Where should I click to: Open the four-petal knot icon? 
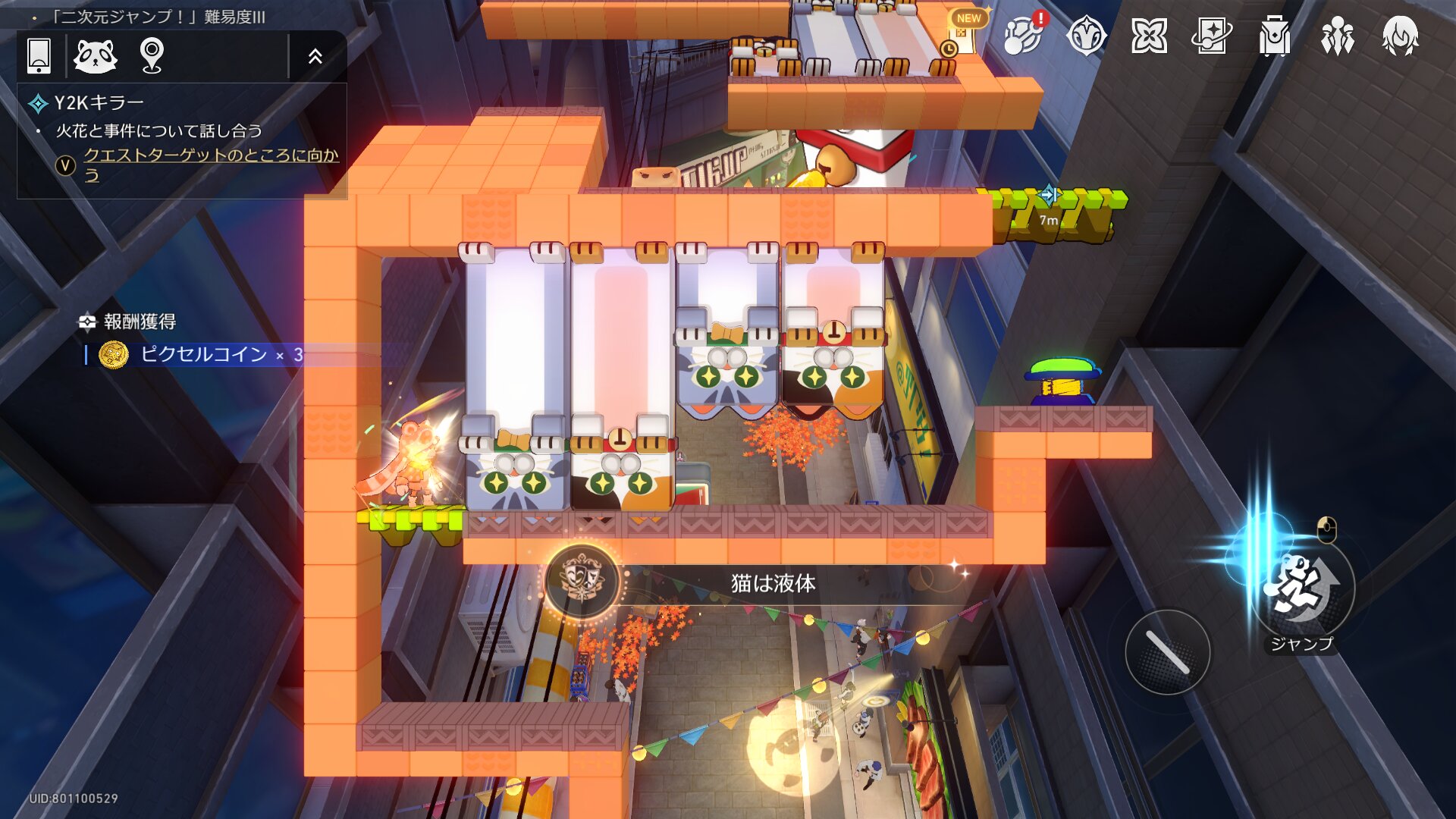[1149, 36]
